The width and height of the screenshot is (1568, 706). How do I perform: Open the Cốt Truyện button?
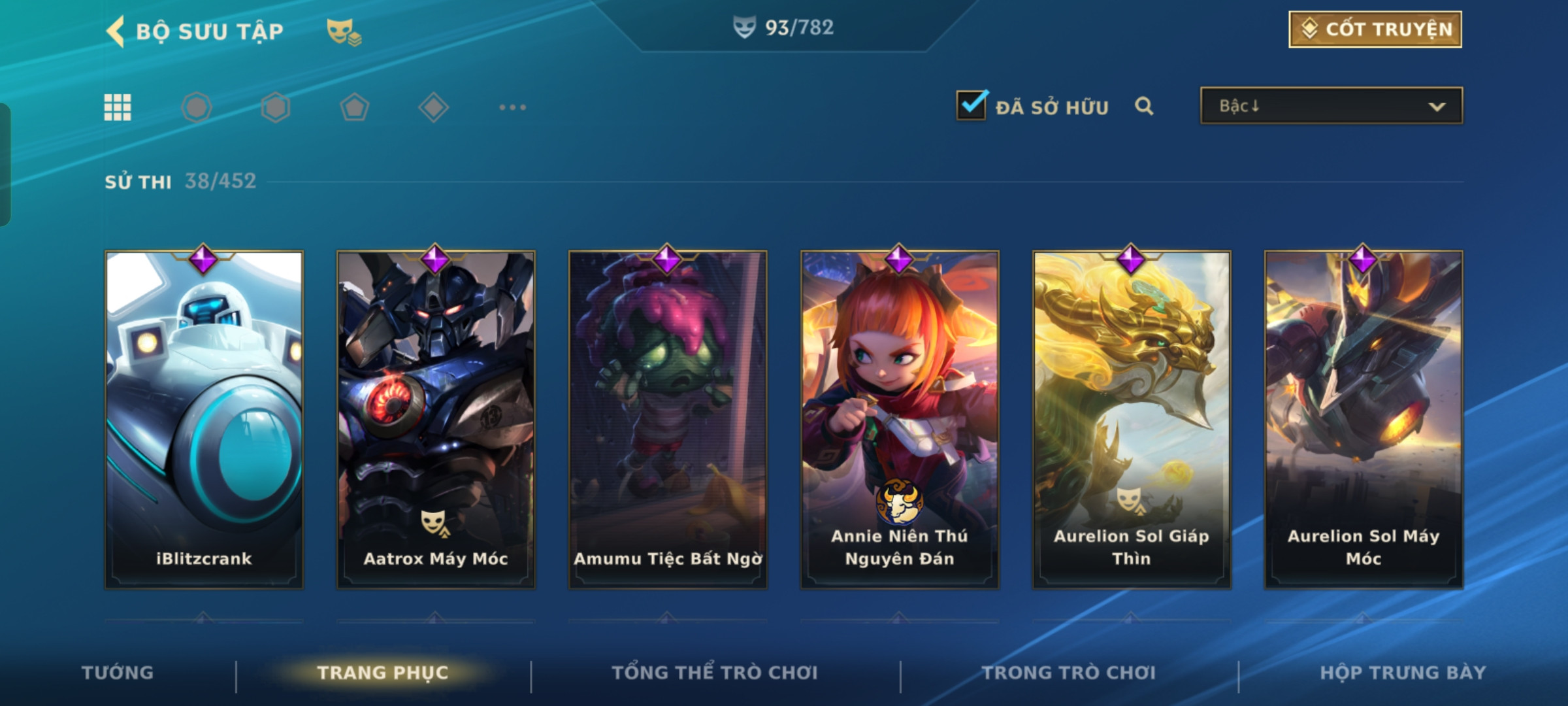click(1375, 29)
